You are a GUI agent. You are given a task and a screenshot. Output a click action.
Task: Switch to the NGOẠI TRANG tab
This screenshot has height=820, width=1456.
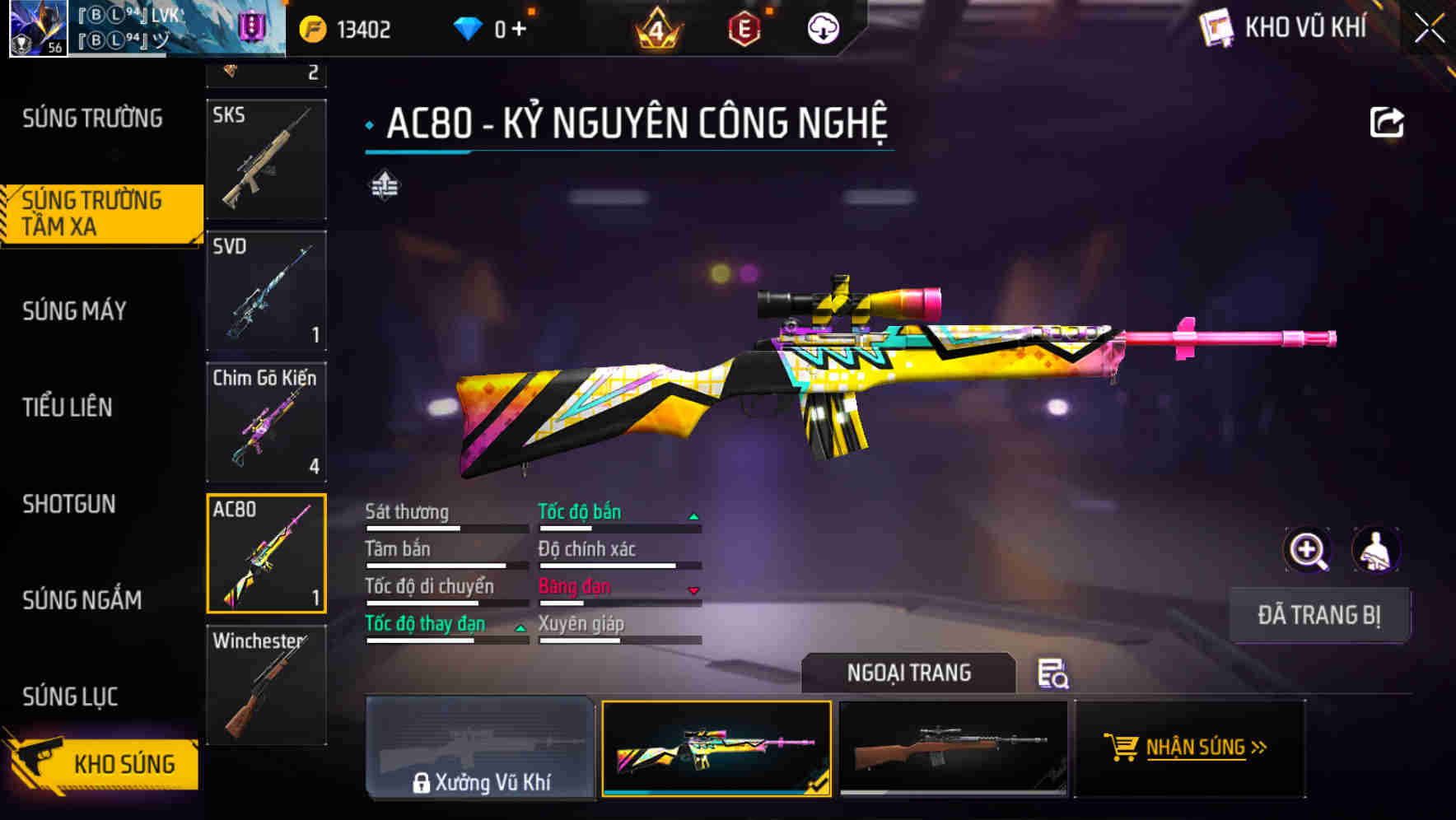[x=909, y=673]
